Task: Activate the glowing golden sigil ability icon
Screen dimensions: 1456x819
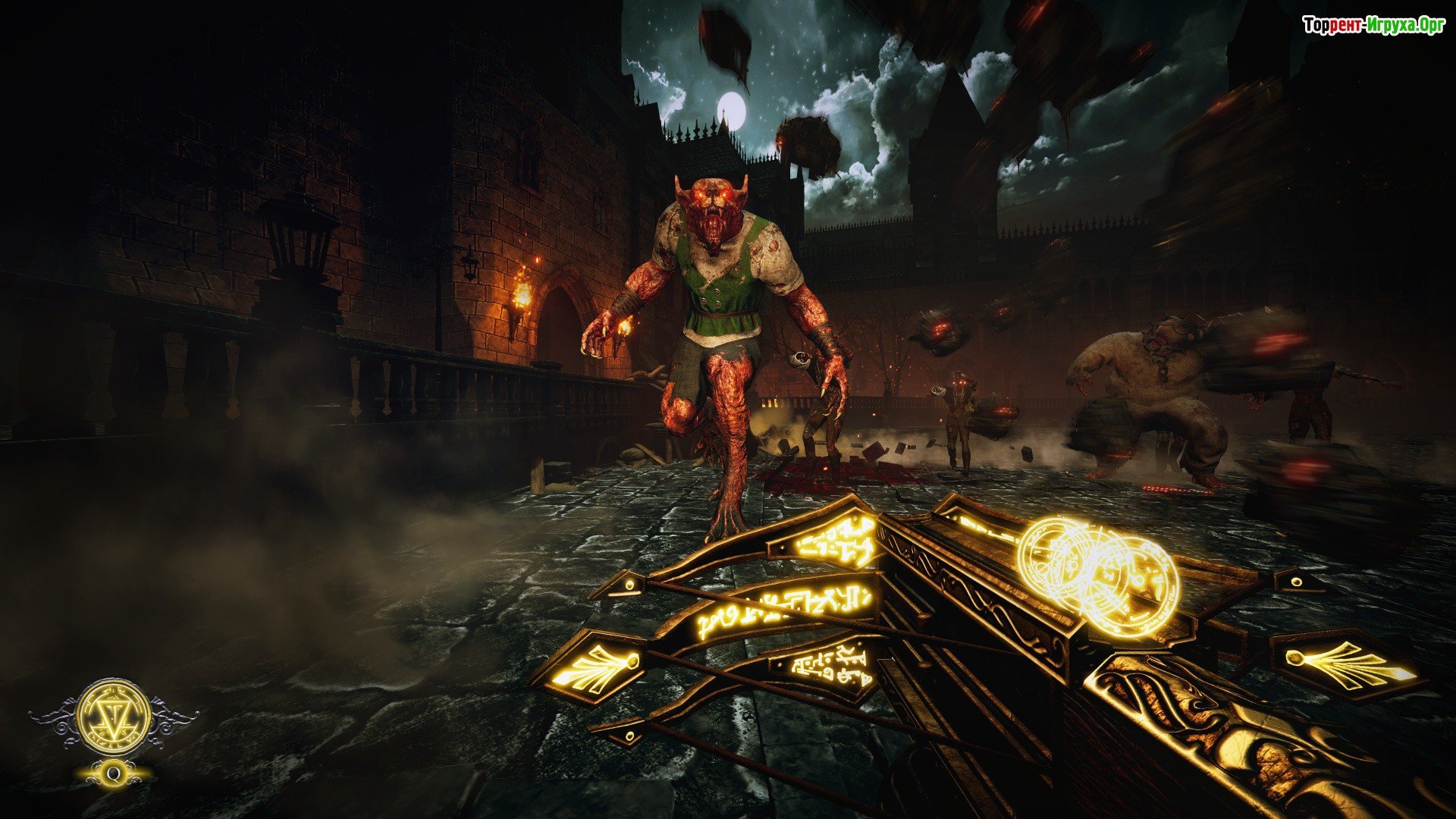Action: point(114,717)
